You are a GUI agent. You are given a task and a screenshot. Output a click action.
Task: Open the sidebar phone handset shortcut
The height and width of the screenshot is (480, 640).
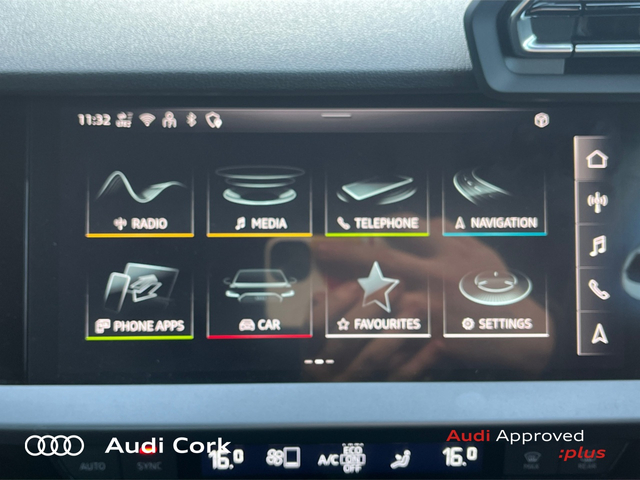[x=597, y=289]
